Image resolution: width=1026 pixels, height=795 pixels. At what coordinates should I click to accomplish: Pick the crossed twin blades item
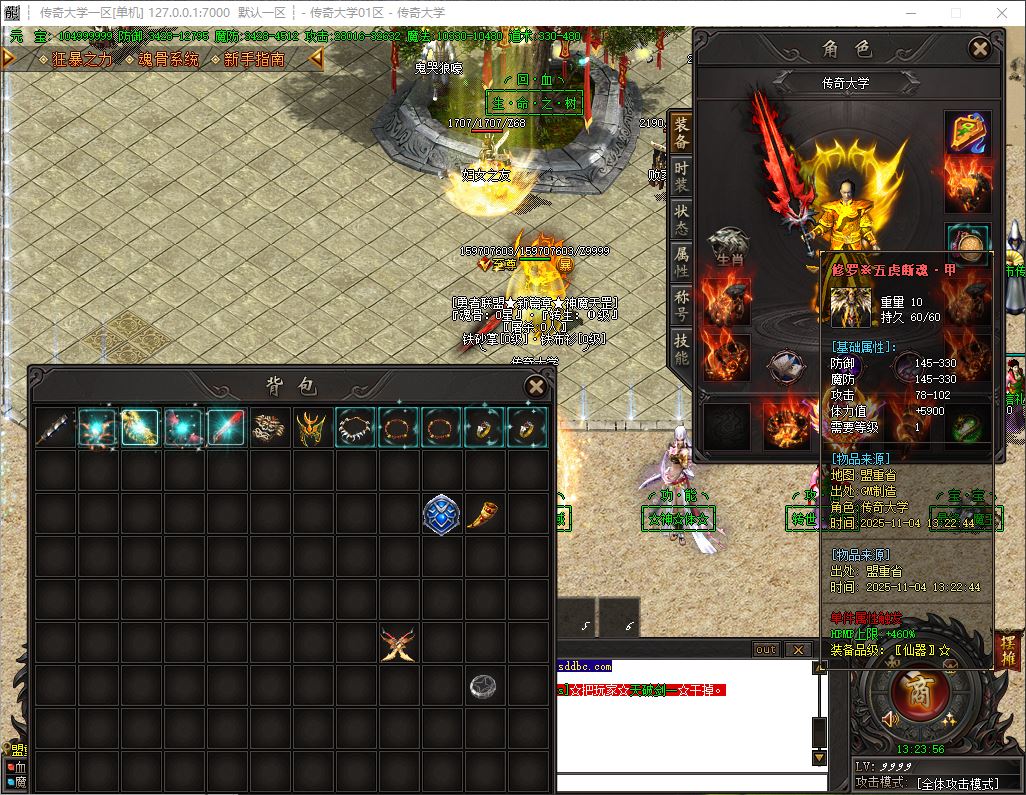pos(398,643)
